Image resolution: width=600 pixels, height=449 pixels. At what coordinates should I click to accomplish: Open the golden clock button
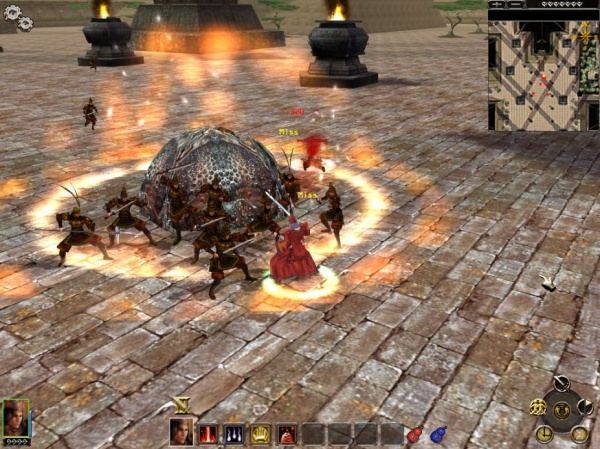point(544,433)
